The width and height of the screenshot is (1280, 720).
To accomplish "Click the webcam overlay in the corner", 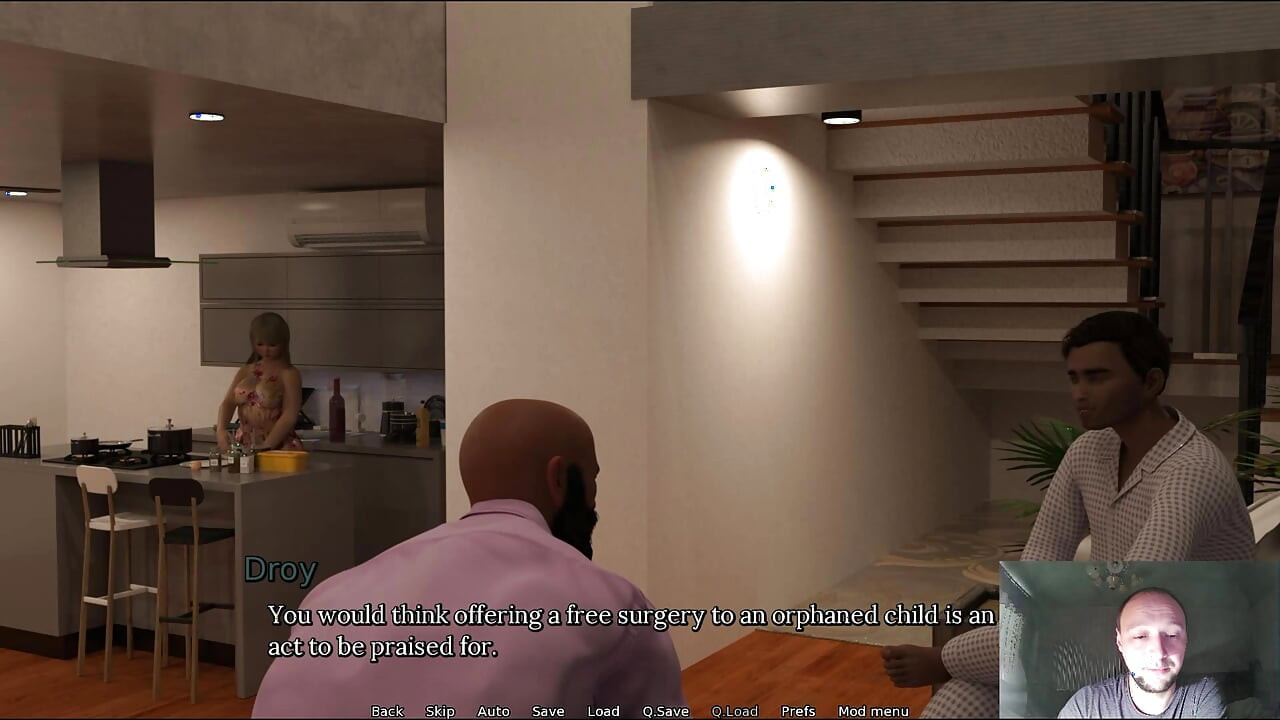I will (x=1140, y=640).
